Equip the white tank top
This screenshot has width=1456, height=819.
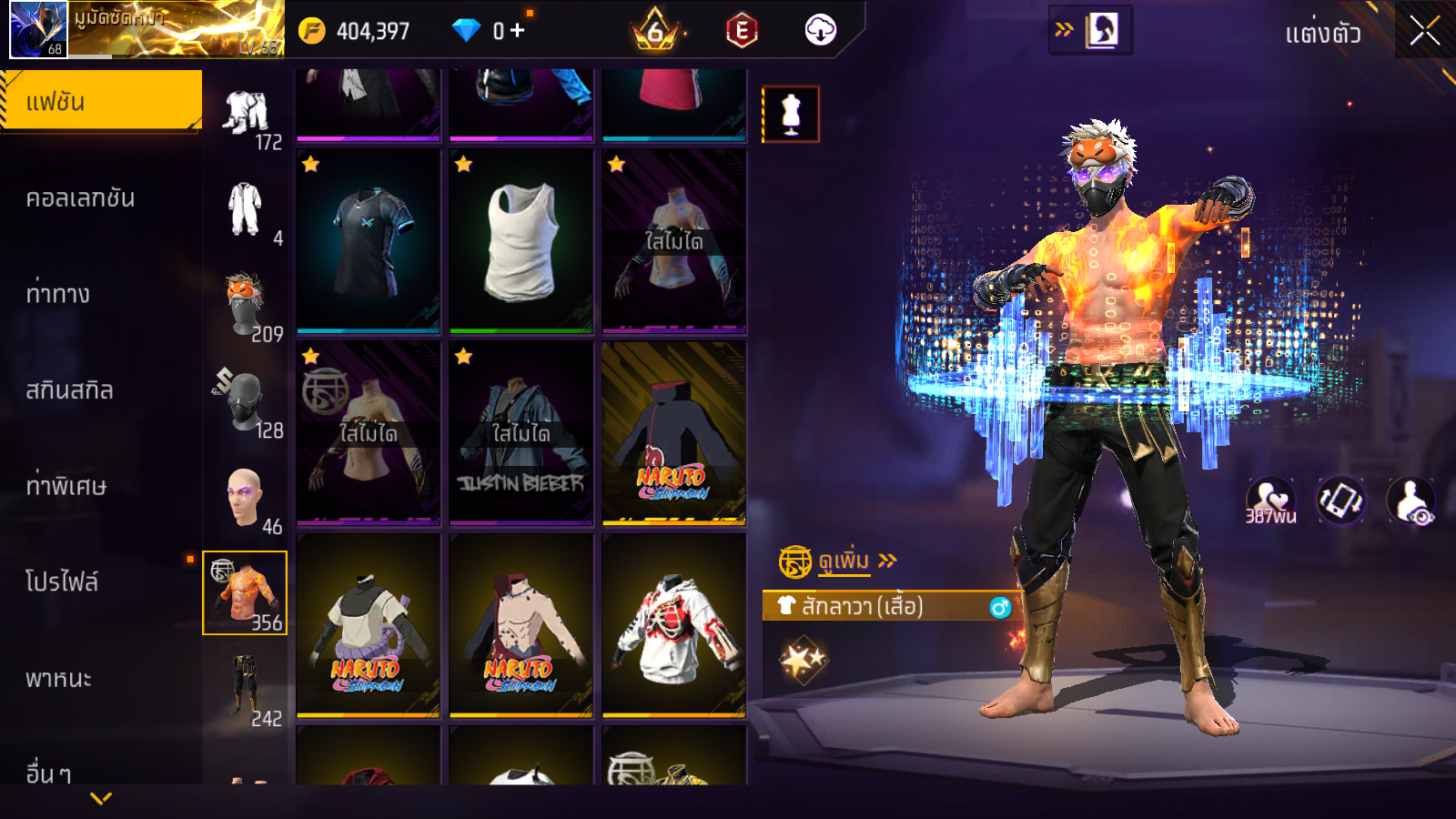(521, 241)
